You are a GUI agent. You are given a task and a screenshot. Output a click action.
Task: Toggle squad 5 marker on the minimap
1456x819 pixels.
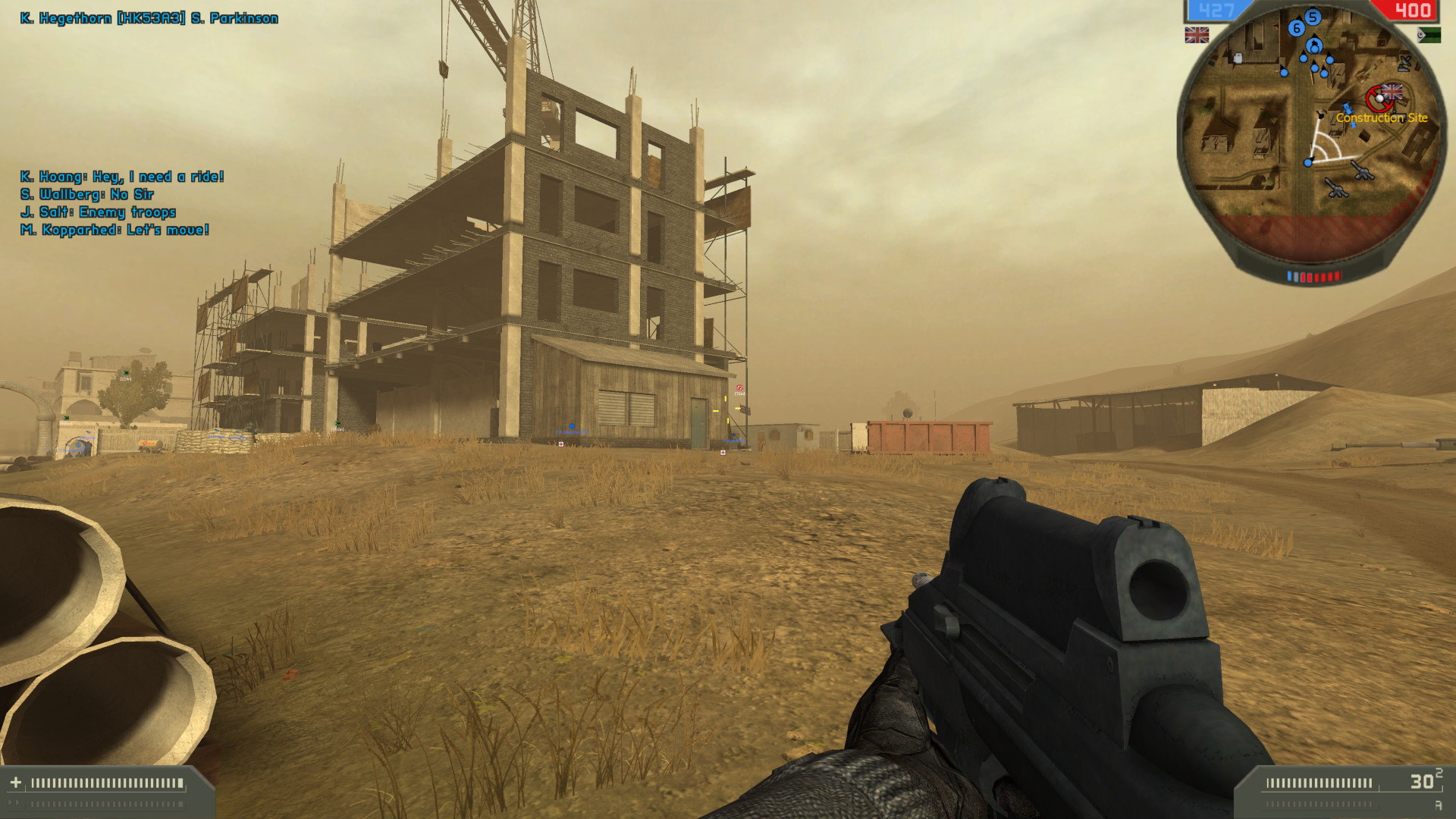1313,17
